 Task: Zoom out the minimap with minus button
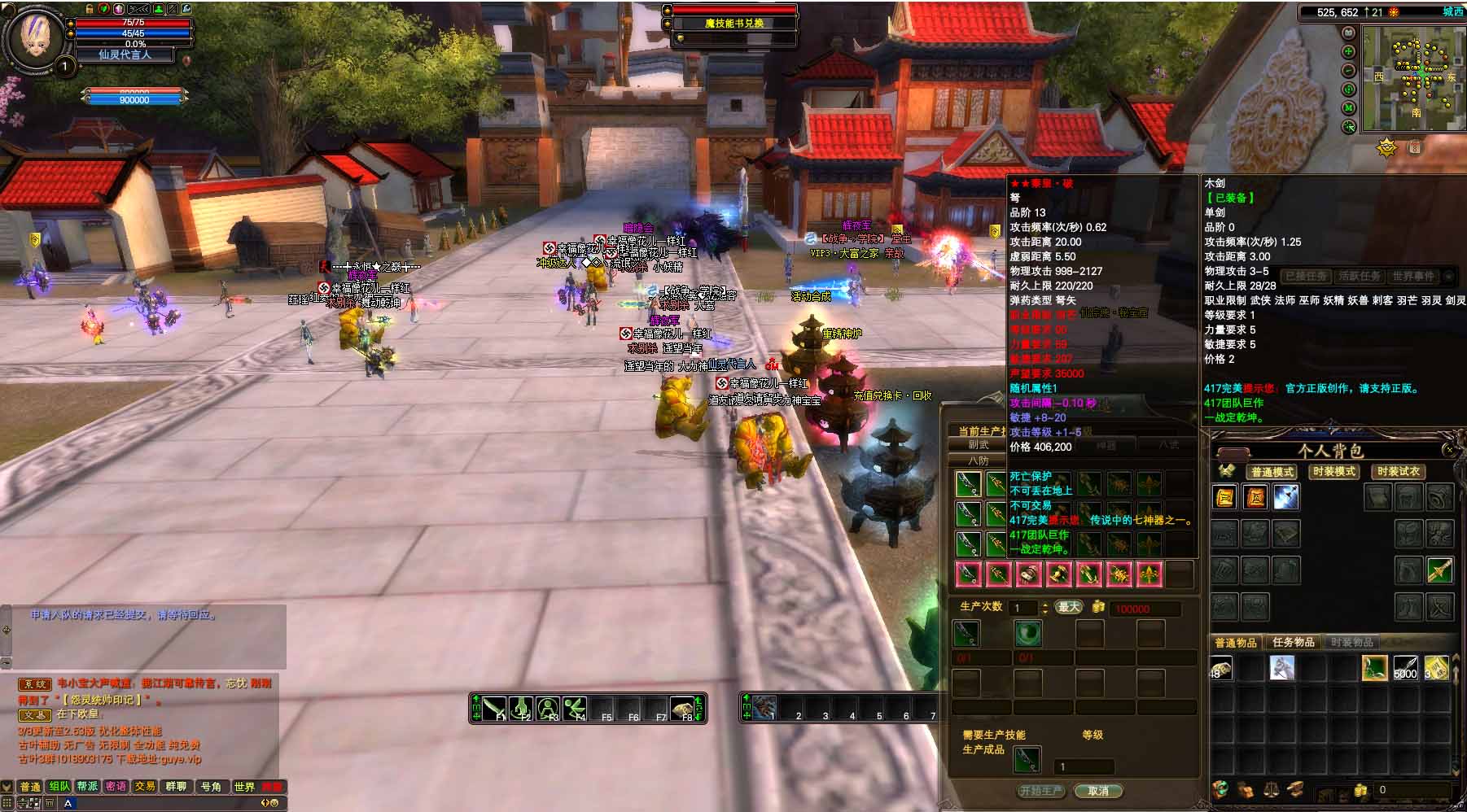pyautogui.click(x=1349, y=70)
